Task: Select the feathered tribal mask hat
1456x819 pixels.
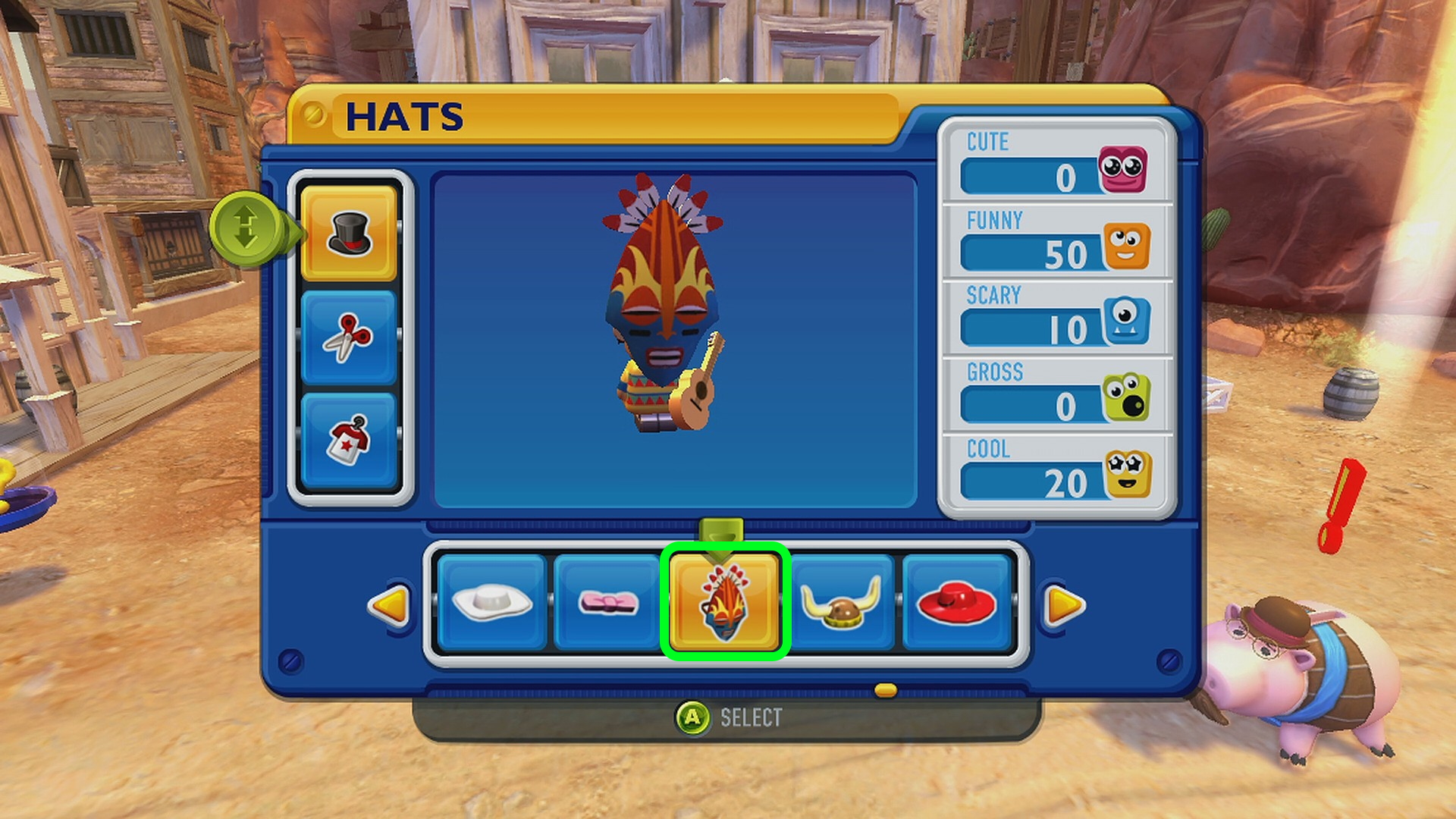Action: [725, 603]
